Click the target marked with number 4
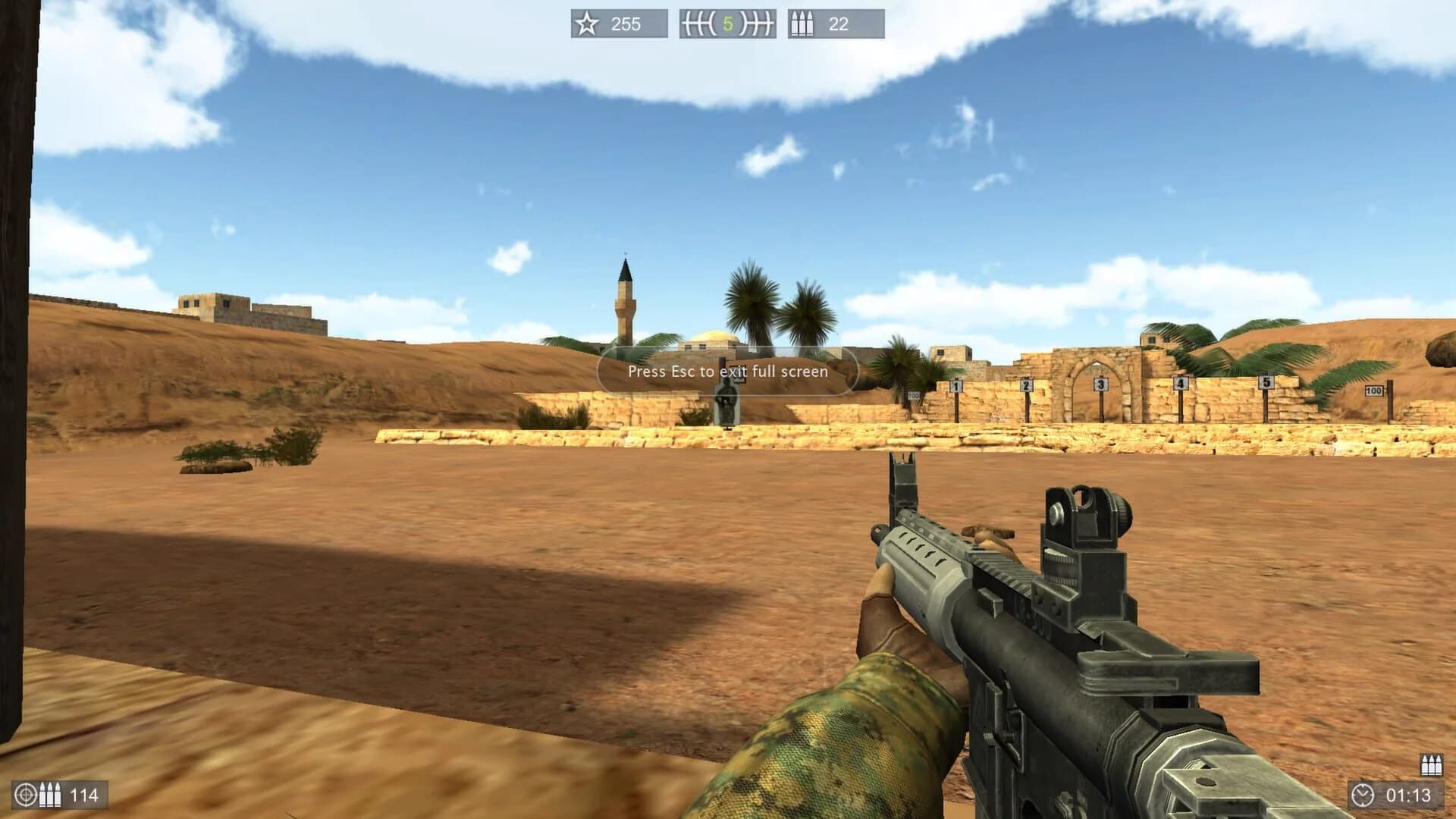 (1181, 381)
